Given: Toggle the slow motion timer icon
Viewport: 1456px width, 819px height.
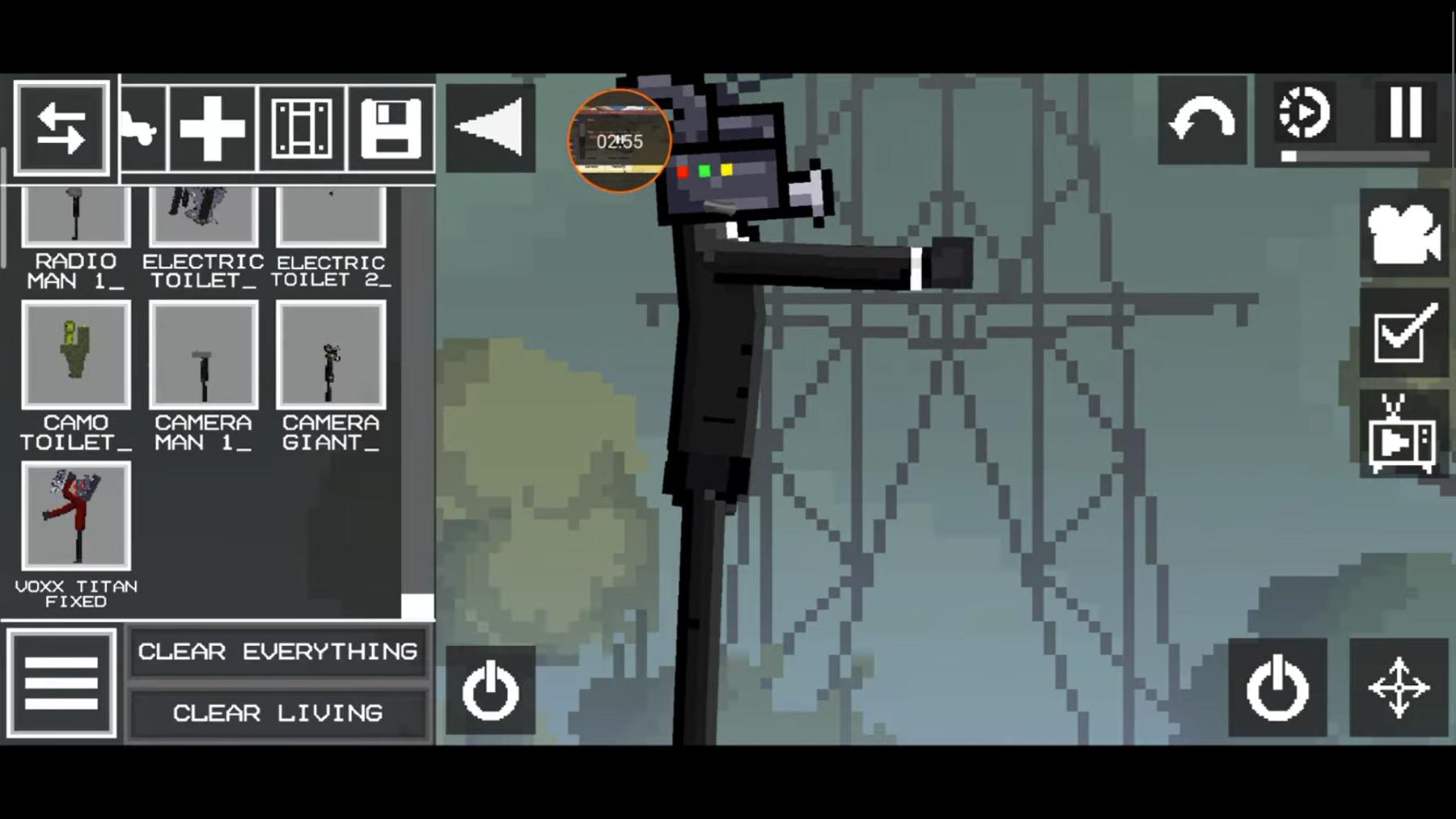Looking at the screenshot, I should click(1303, 113).
